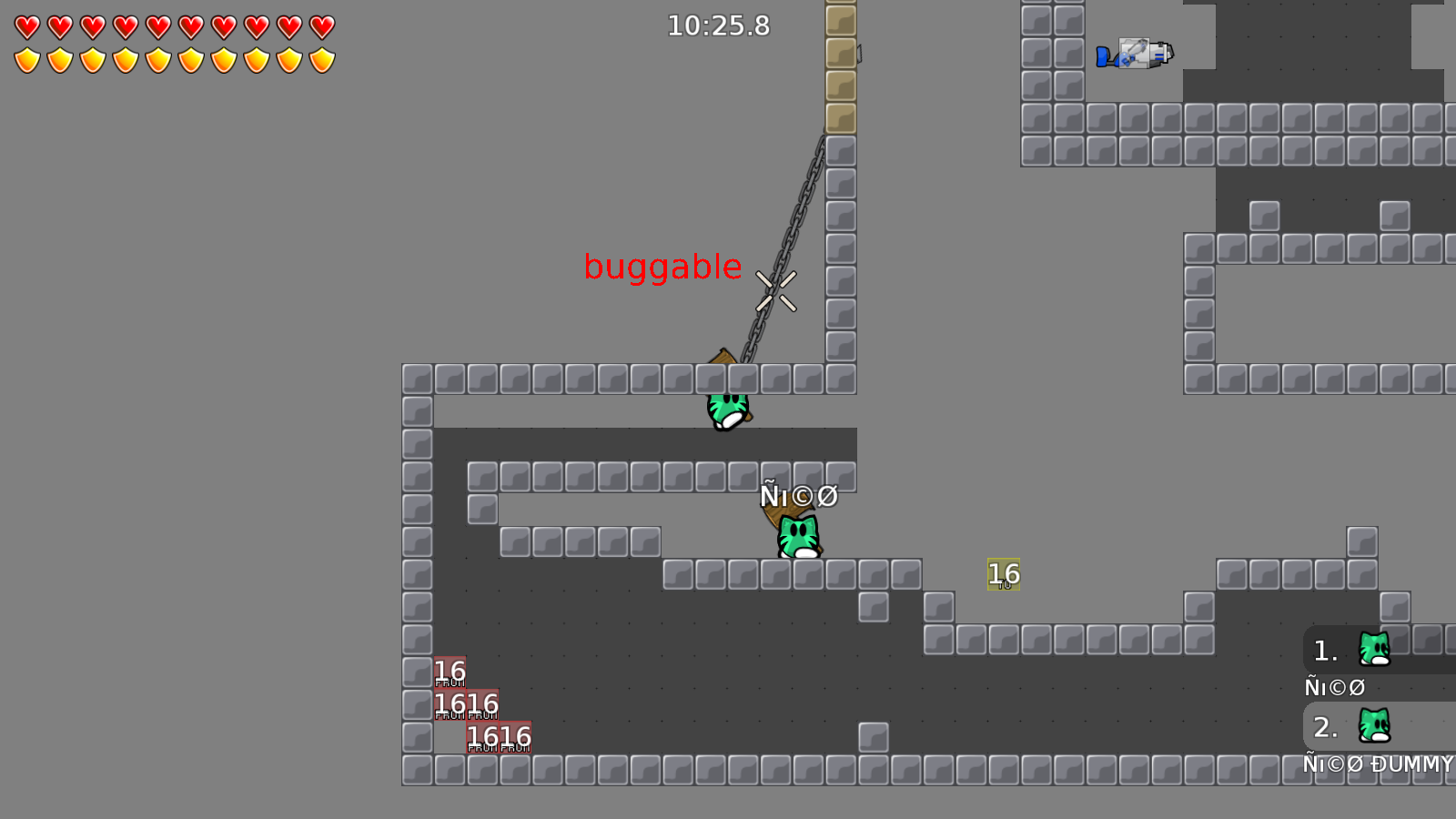This screenshot has width=1456, height=819.
Task: Click the topmost red 16 damage marker
Action: coord(449,671)
